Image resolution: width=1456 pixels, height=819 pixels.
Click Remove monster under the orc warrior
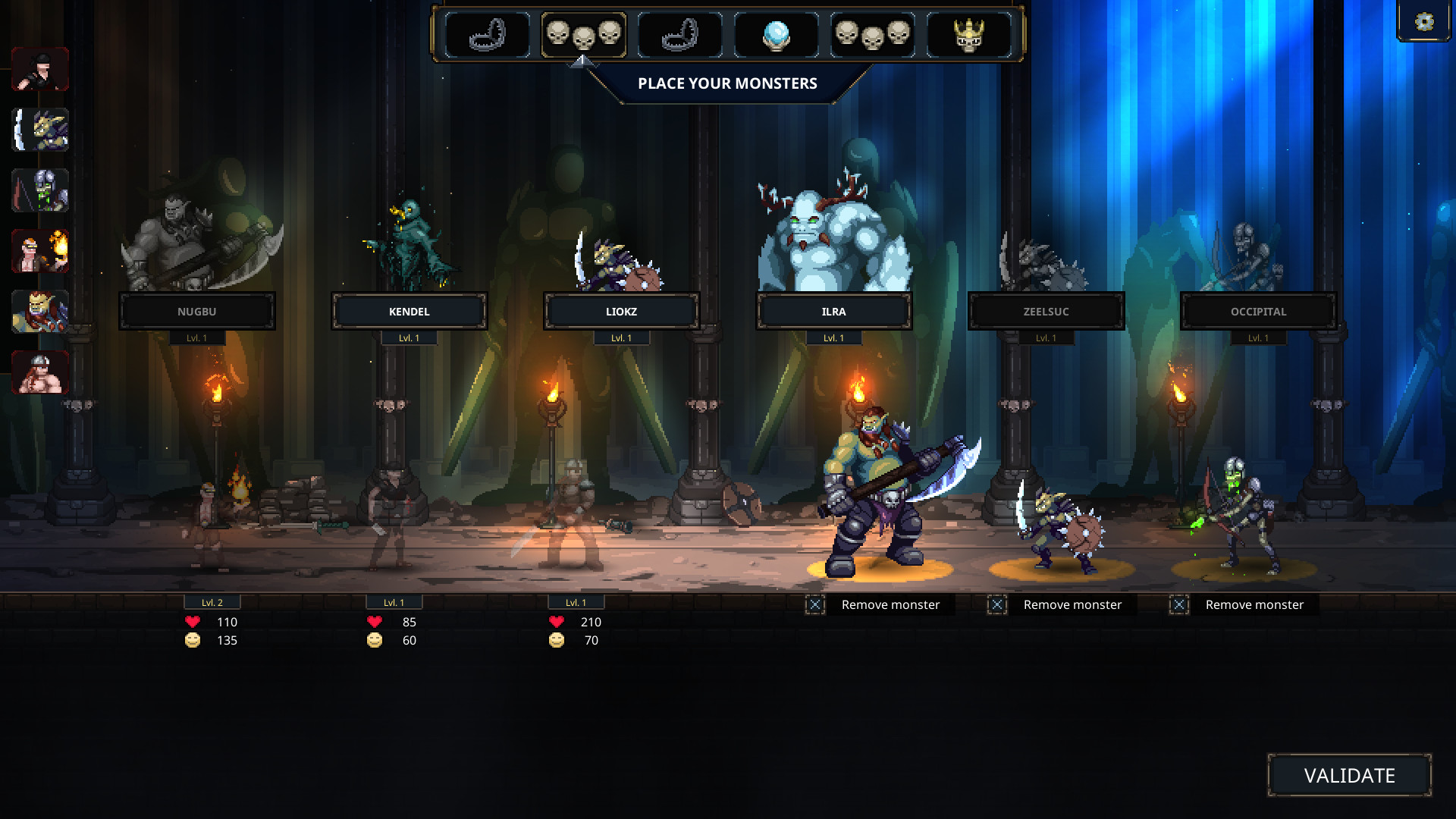[890, 604]
